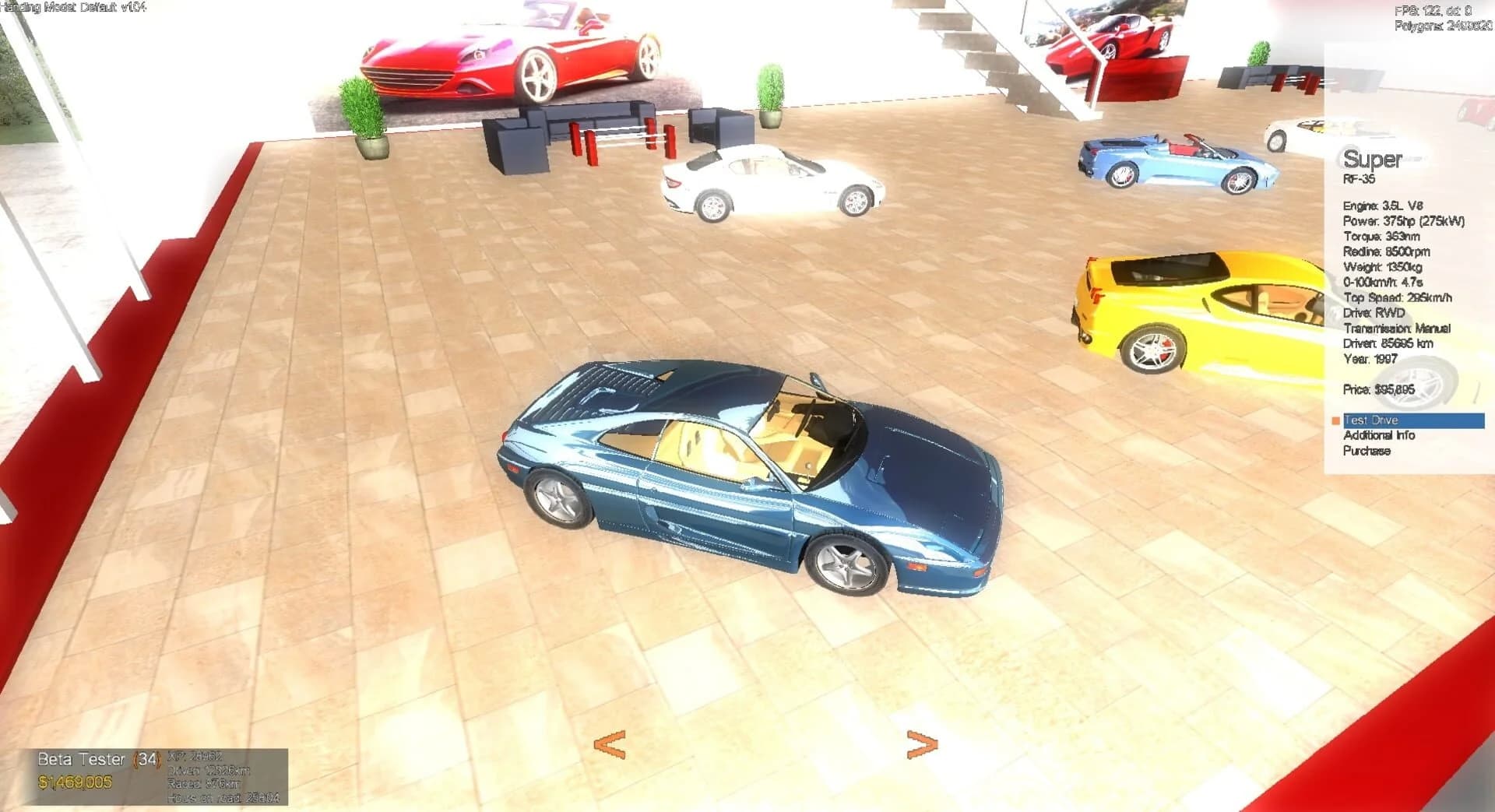Select the highlighted Test Drive option
Image resolution: width=1495 pixels, height=812 pixels.
pos(1370,420)
